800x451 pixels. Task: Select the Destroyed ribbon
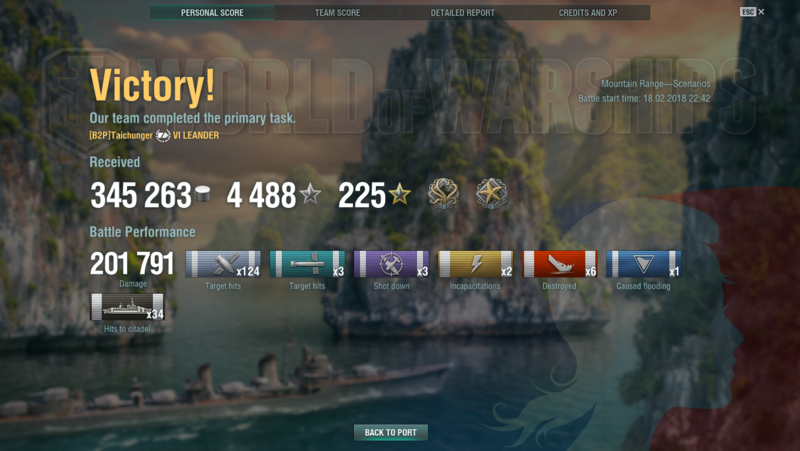(560, 264)
